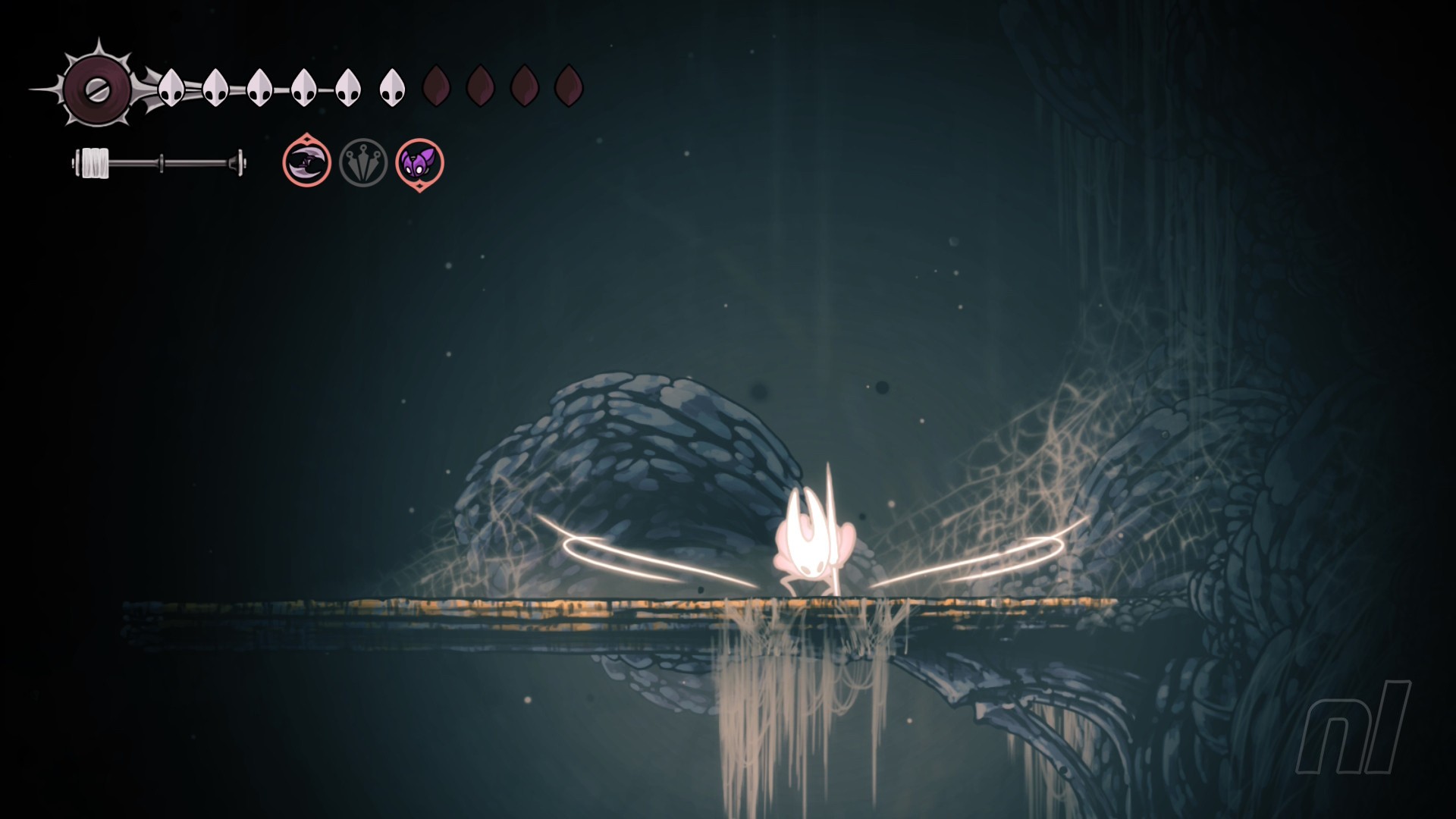Activate the purple bug mask tool

(x=419, y=163)
